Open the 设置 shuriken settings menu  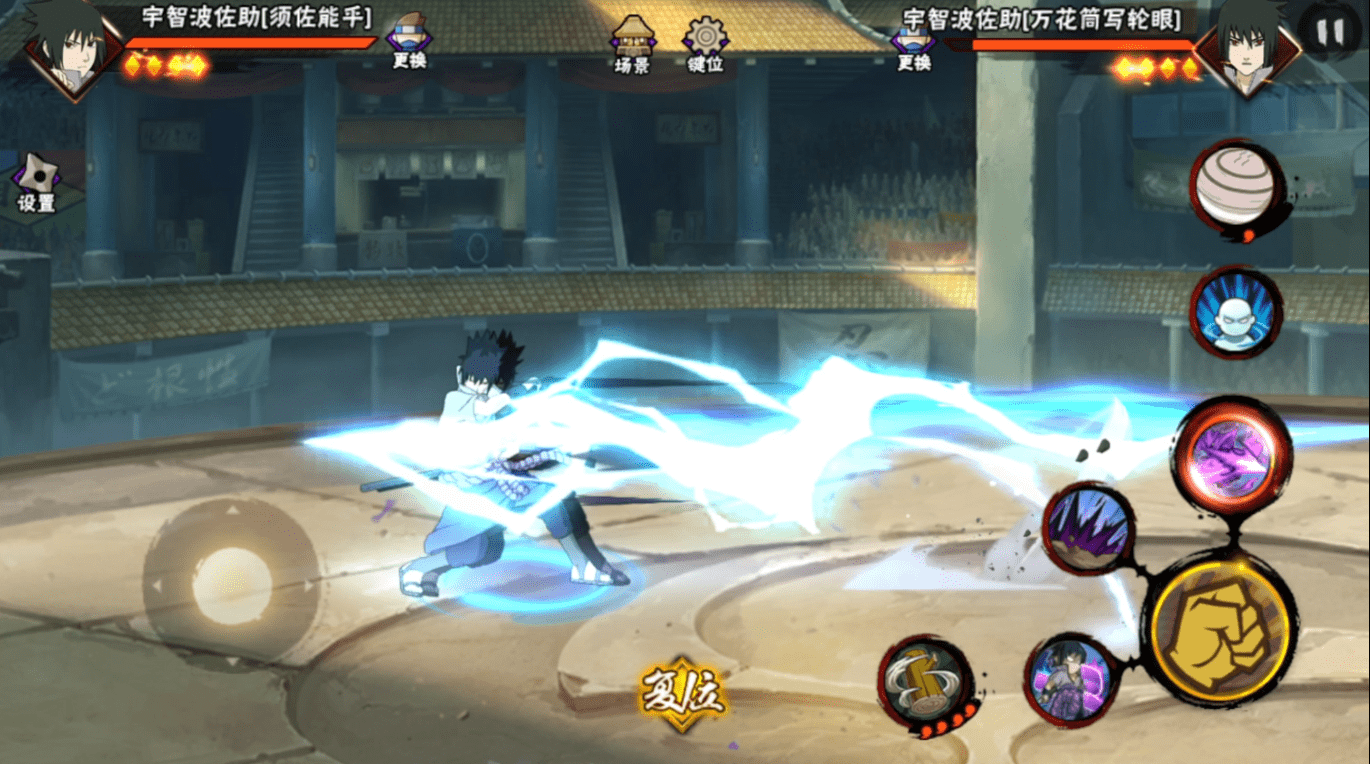37,183
